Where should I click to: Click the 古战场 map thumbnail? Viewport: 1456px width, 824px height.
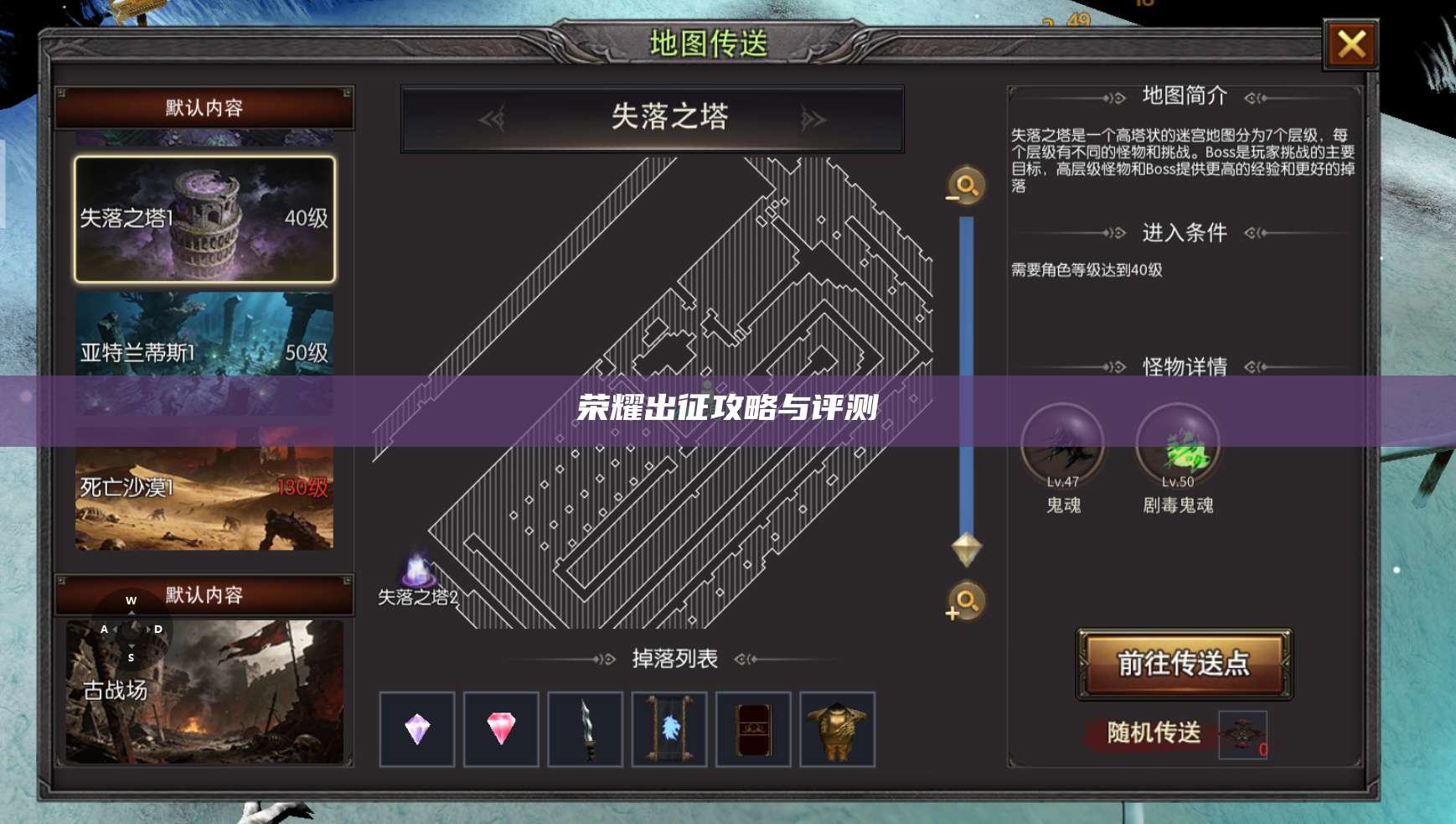205,687
